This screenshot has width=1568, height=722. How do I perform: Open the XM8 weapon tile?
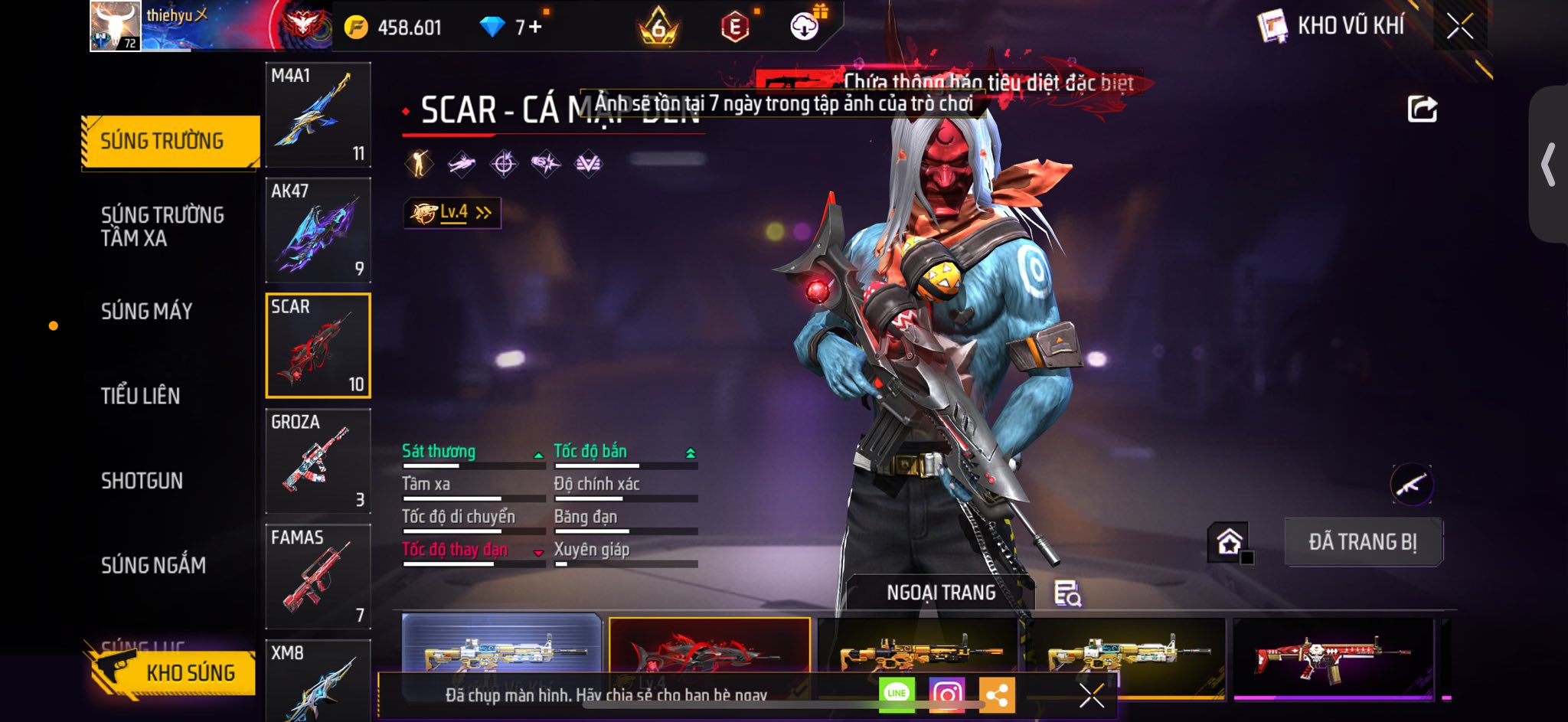(x=318, y=680)
